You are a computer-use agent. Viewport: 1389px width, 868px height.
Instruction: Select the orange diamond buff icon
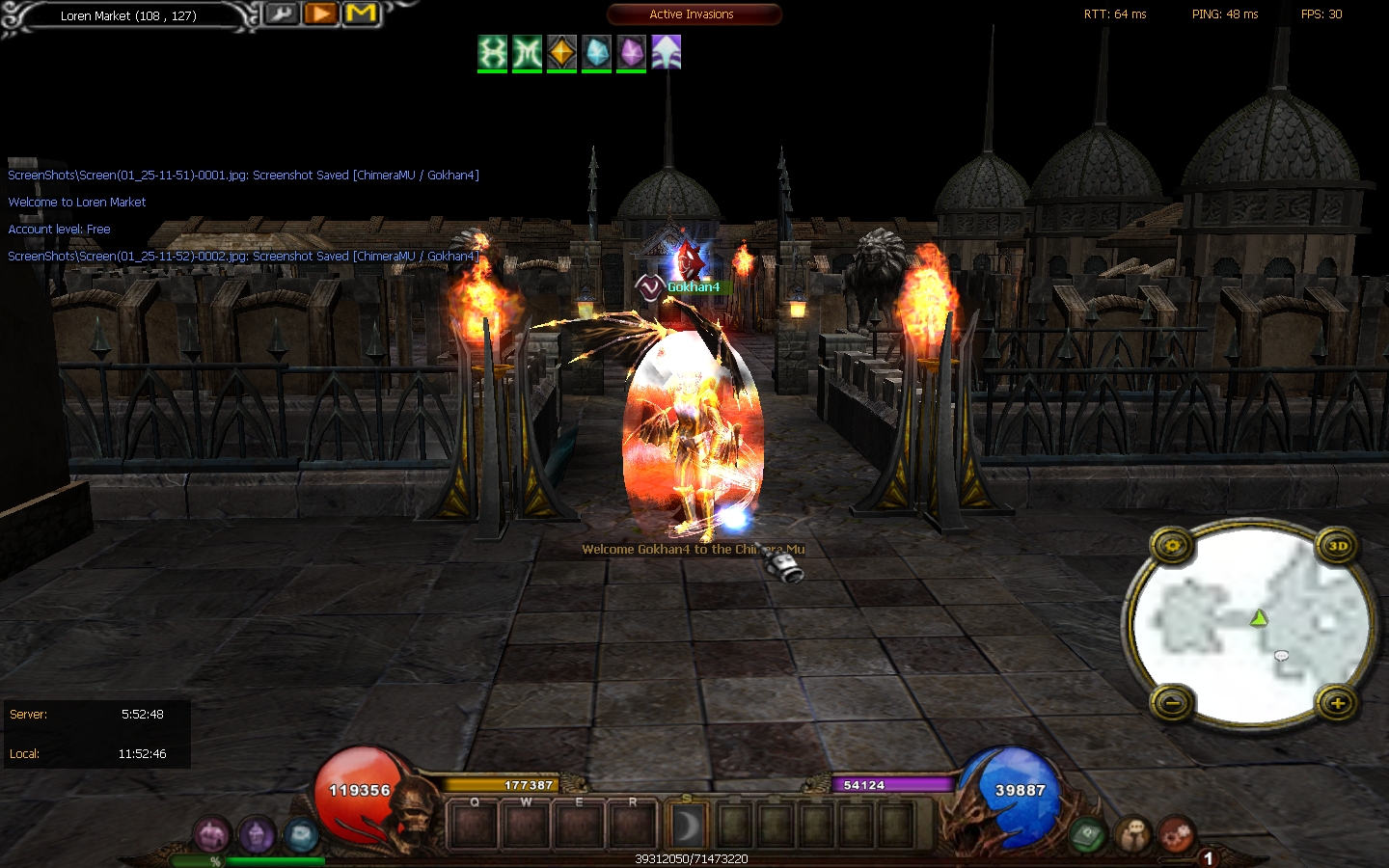561,52
